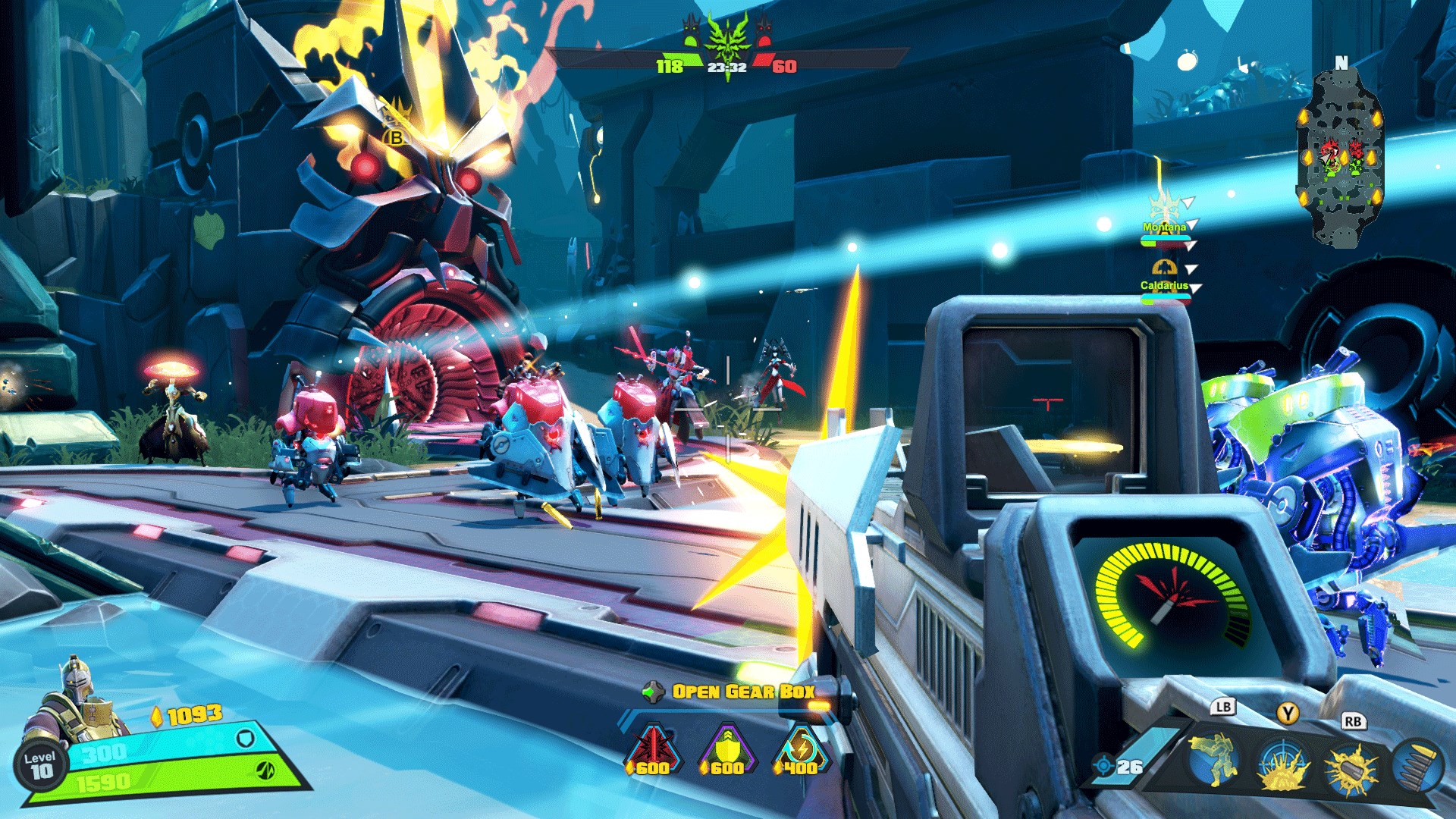Toggle the shield icon on the cyan bar
Screen dimensions: 1456x819
pyautogui.click(x=245, y=738)
